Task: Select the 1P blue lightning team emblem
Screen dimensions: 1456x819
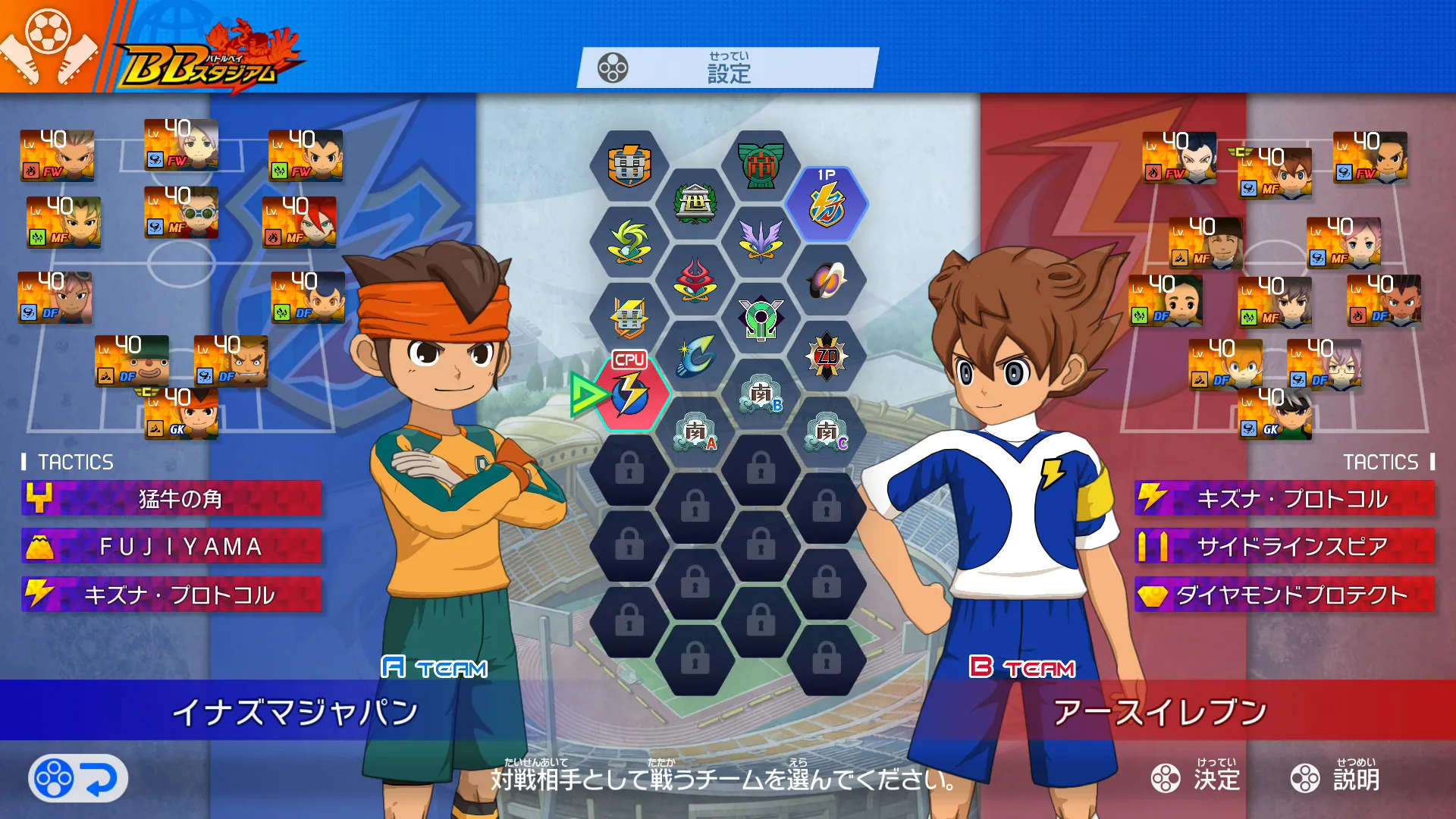Action: tap(827, 205)
